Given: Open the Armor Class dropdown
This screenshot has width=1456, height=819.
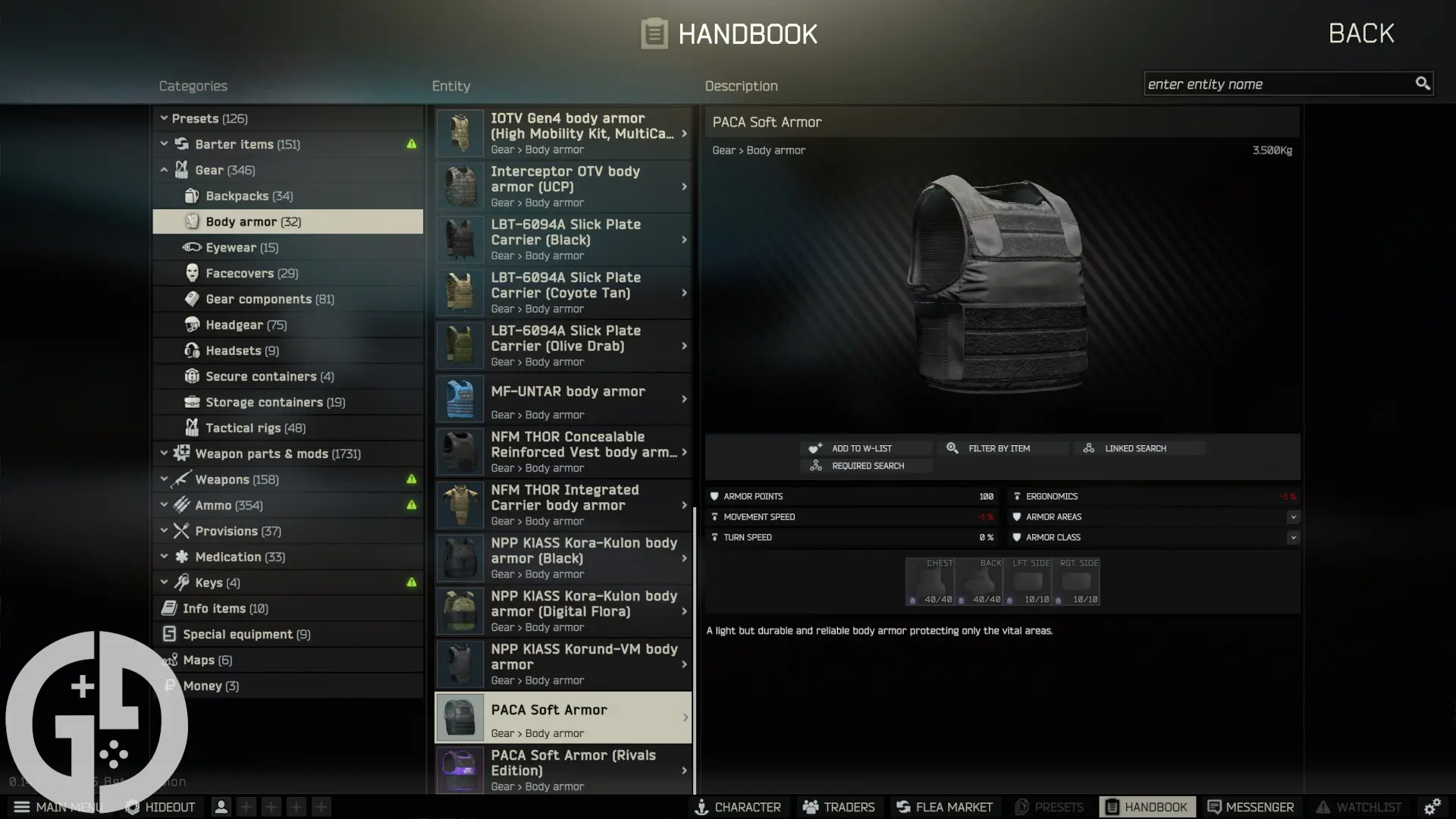Looking at the screenshot, I should point(1294,537).
